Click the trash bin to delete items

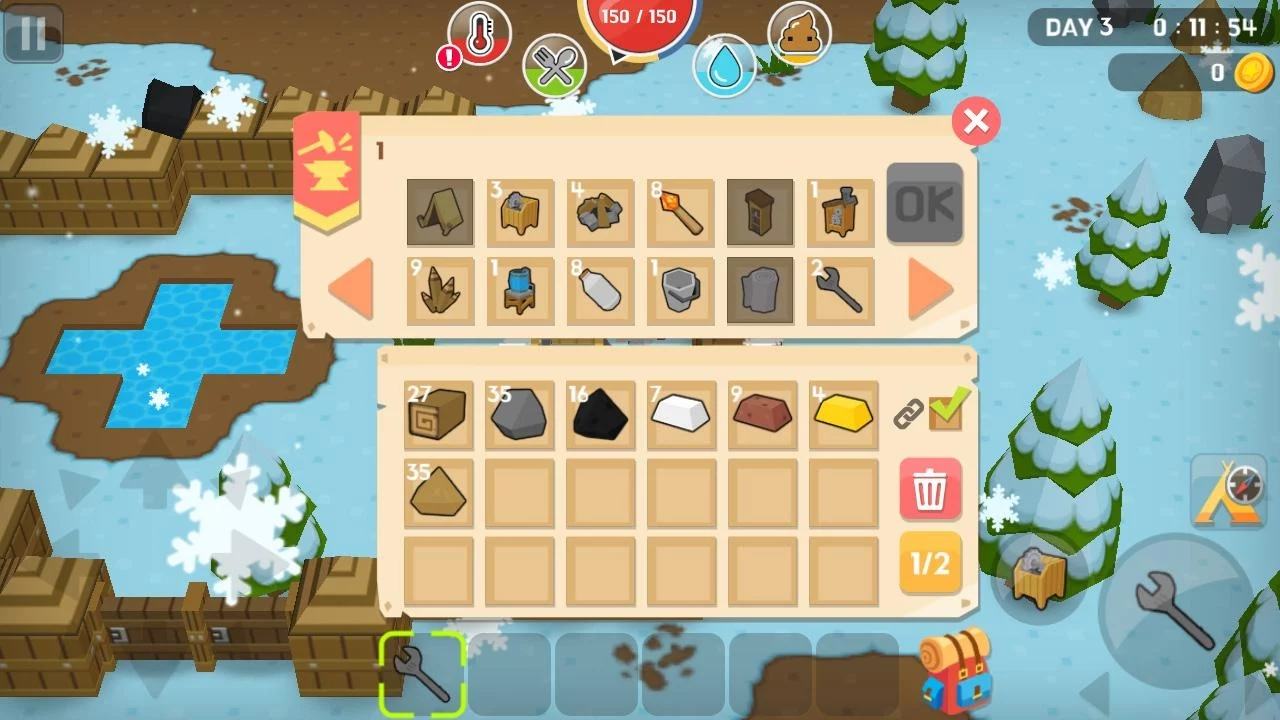929,490
